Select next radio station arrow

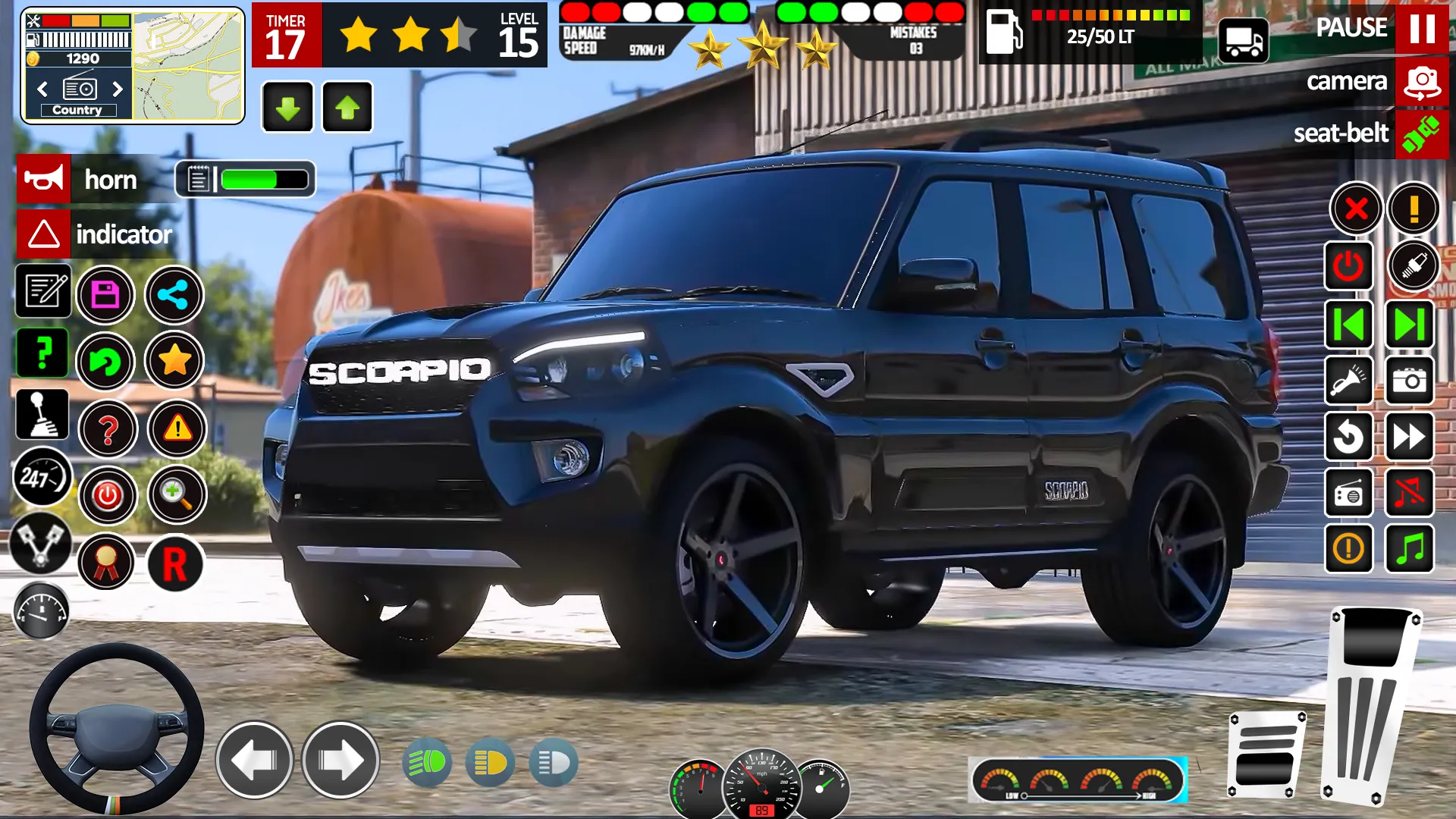pos(118,89)
